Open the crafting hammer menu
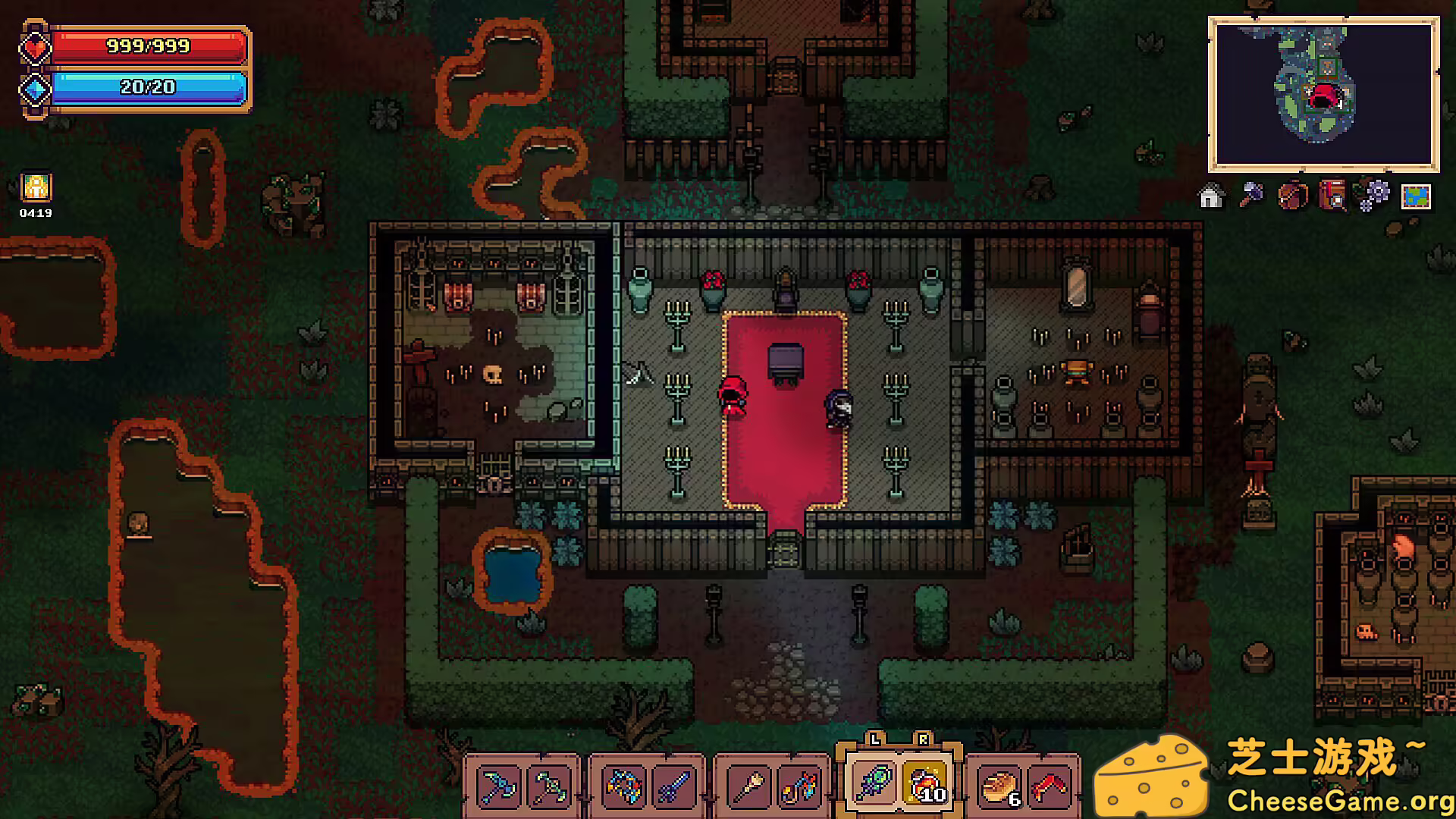 tap(1251, 196)
